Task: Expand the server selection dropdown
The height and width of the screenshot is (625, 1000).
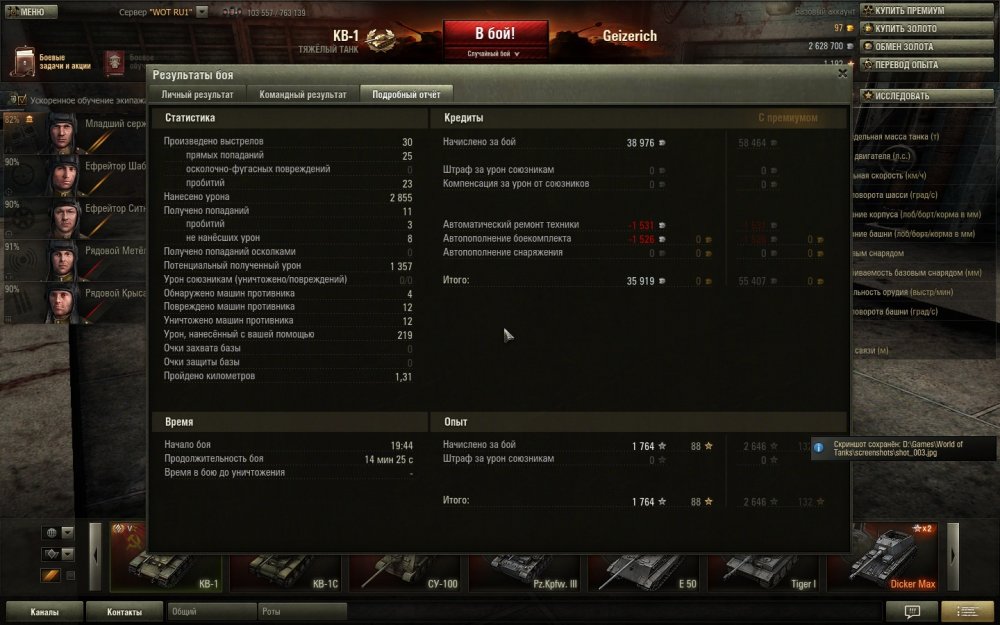Action: (202, 12)
